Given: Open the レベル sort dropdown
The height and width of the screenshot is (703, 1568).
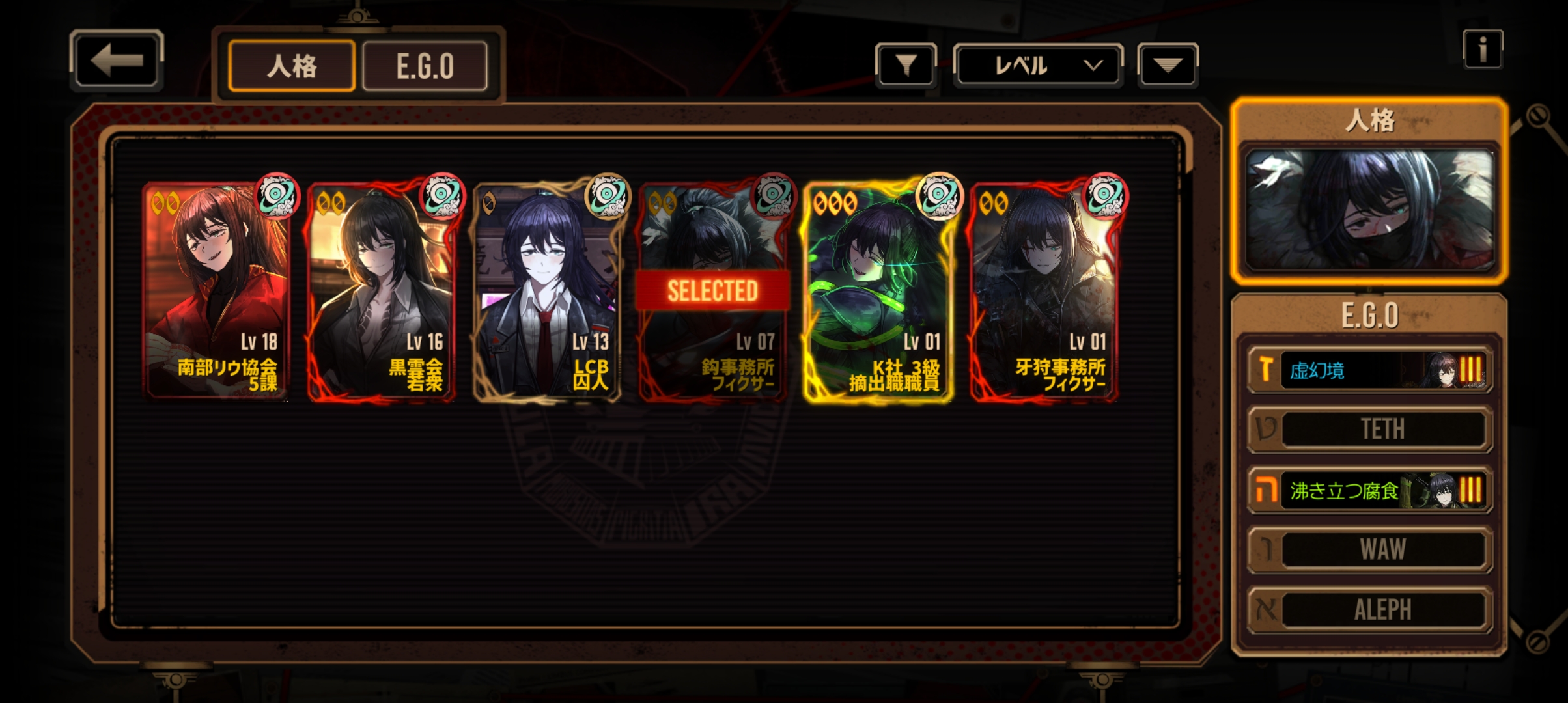Looking at the screenshot, I should pyautogui.click(x=1038, y=65).
